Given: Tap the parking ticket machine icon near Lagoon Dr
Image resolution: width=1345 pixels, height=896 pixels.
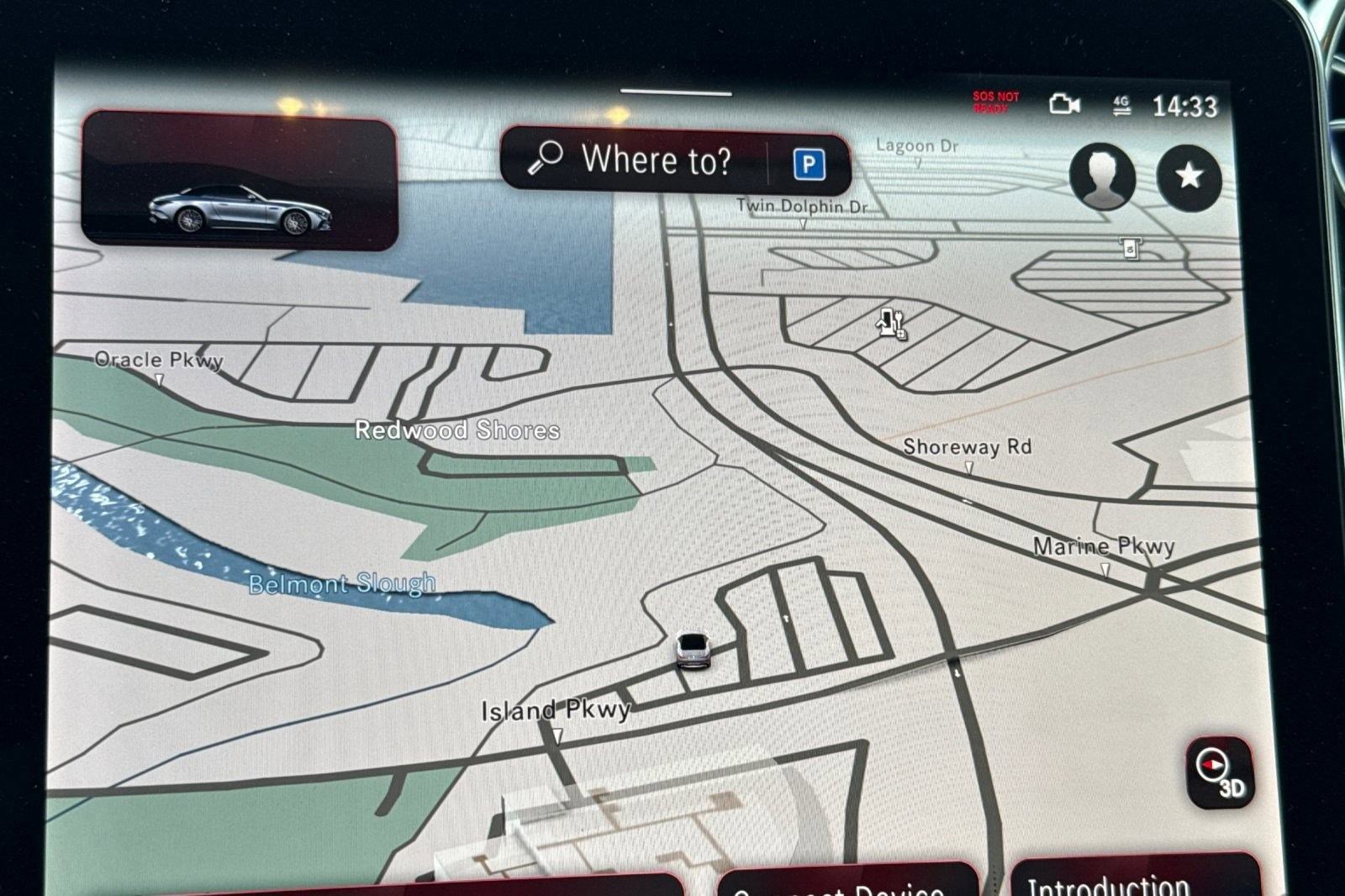Looking at the screenshot, I should point(1131,249).
